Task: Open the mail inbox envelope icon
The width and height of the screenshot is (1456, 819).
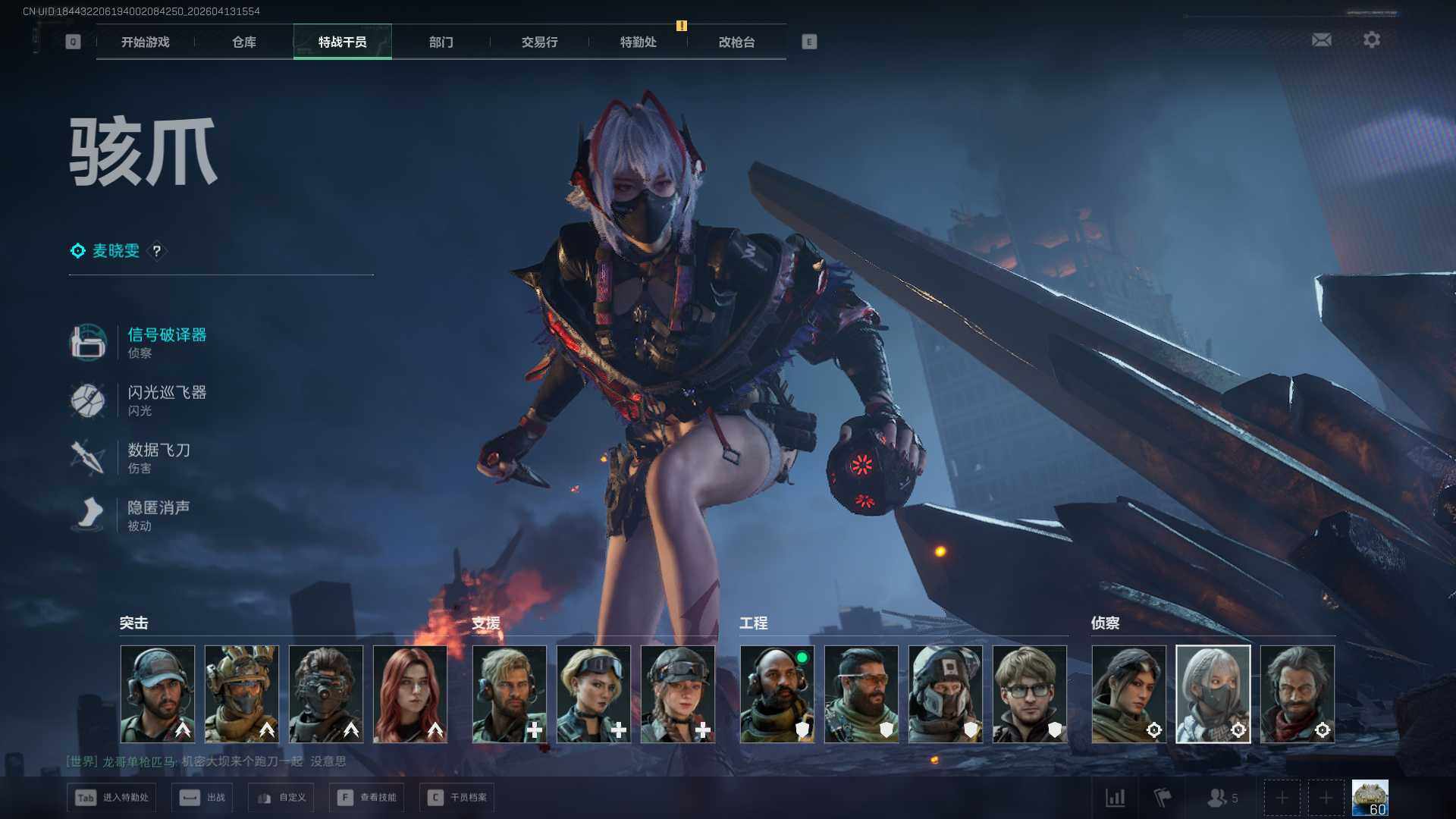Action: pos(1321,39)
